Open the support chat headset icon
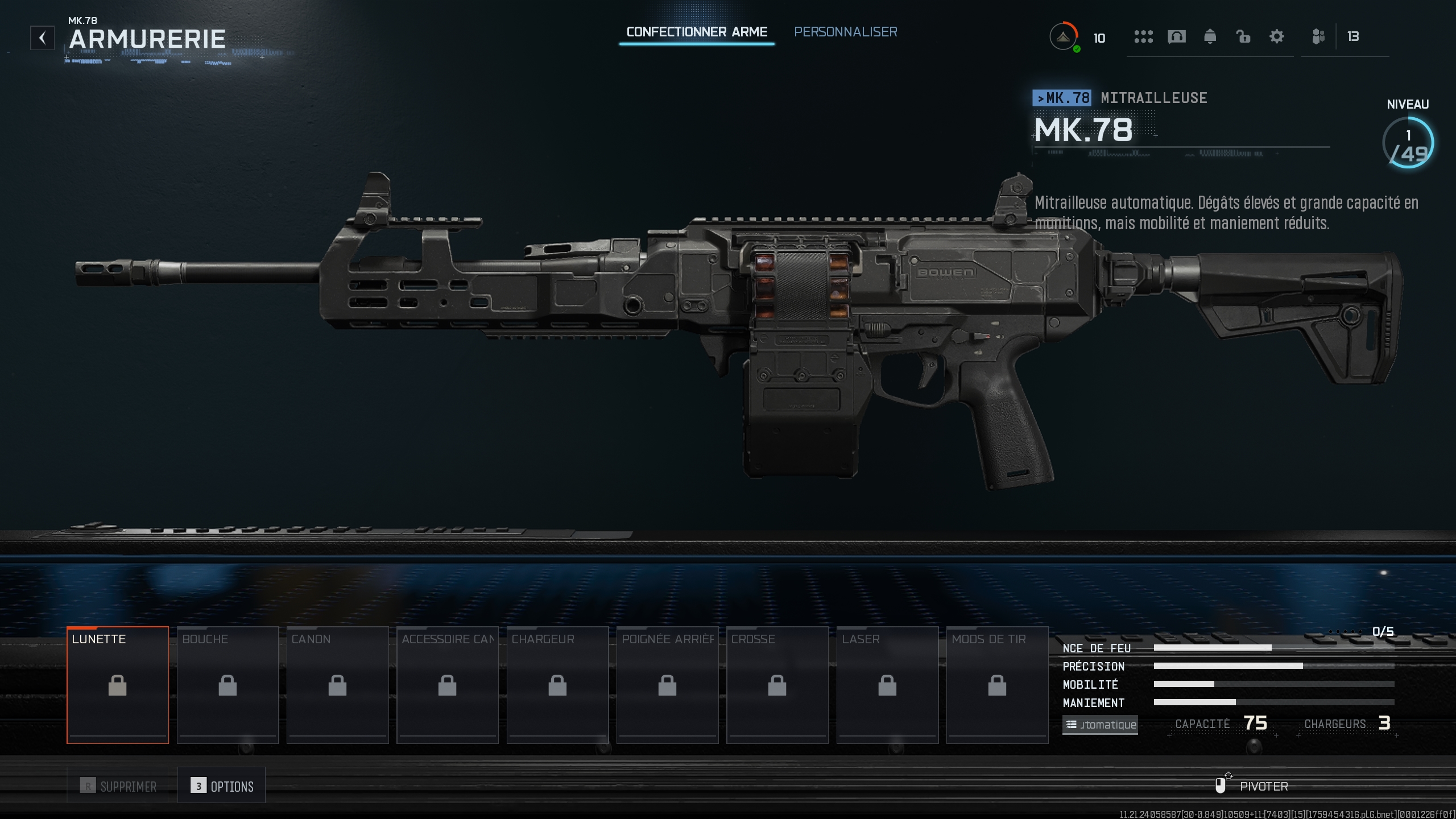This screenshot has width=1456, height=819. coord(1177,36)
